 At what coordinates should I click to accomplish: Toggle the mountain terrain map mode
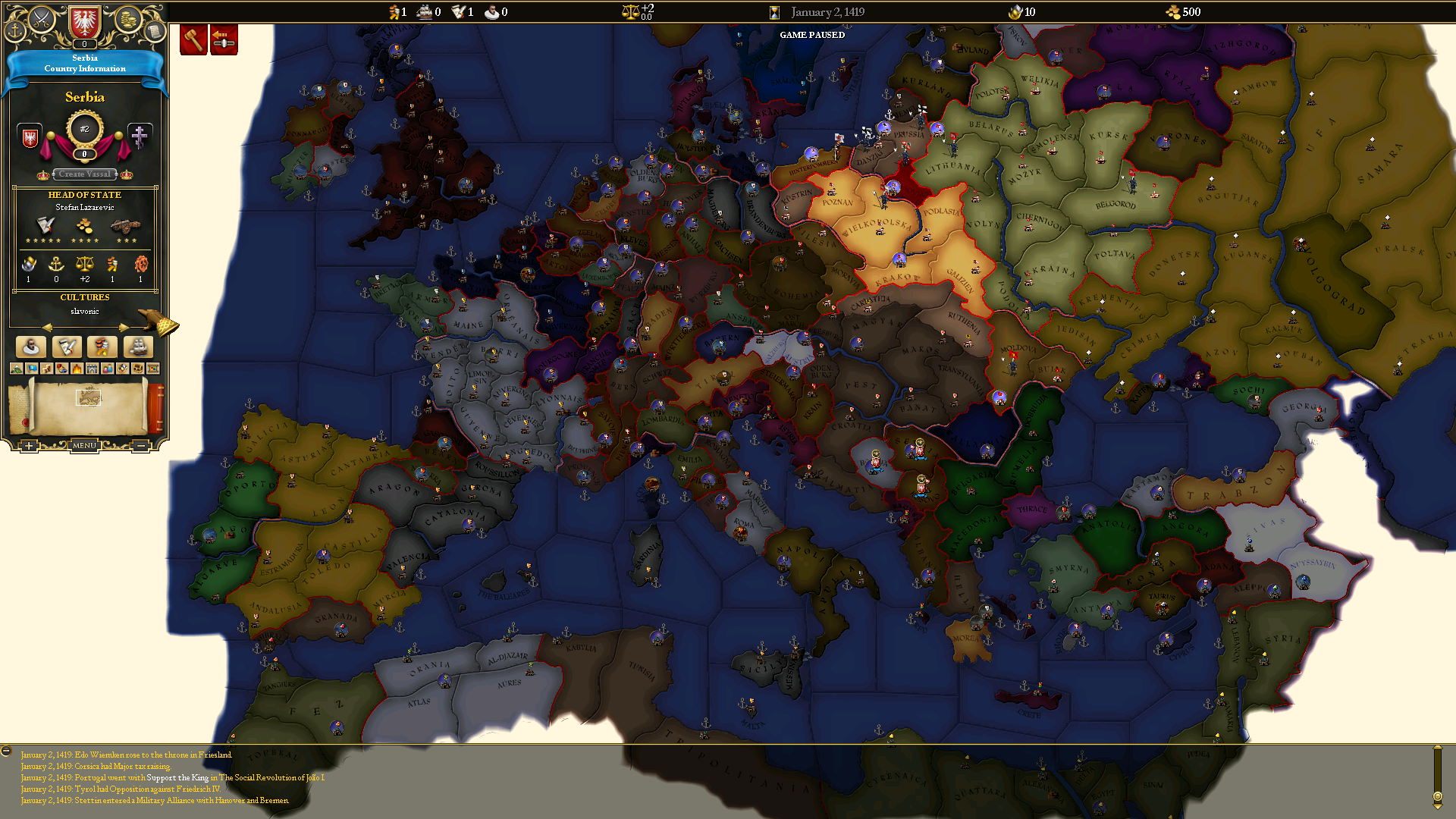(x=16, y=369)
